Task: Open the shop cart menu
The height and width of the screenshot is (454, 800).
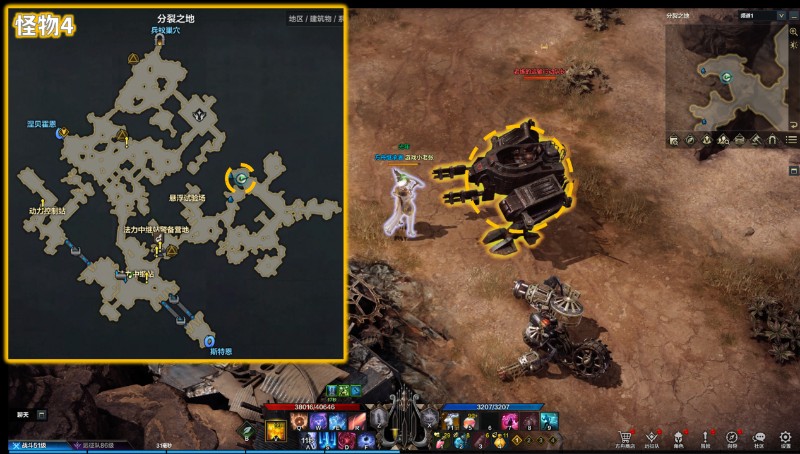Action: pyautogui.click(x=626, y=436)
